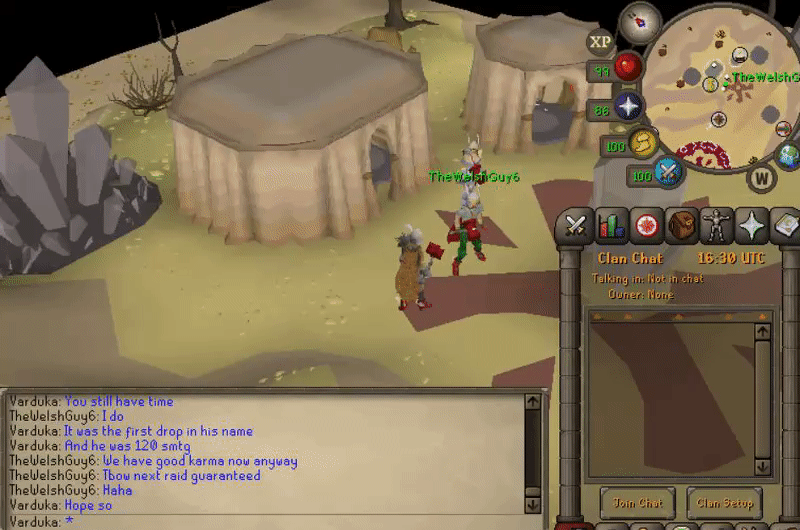Switch to the Prayer tab
800x530 pixels.
752,226
